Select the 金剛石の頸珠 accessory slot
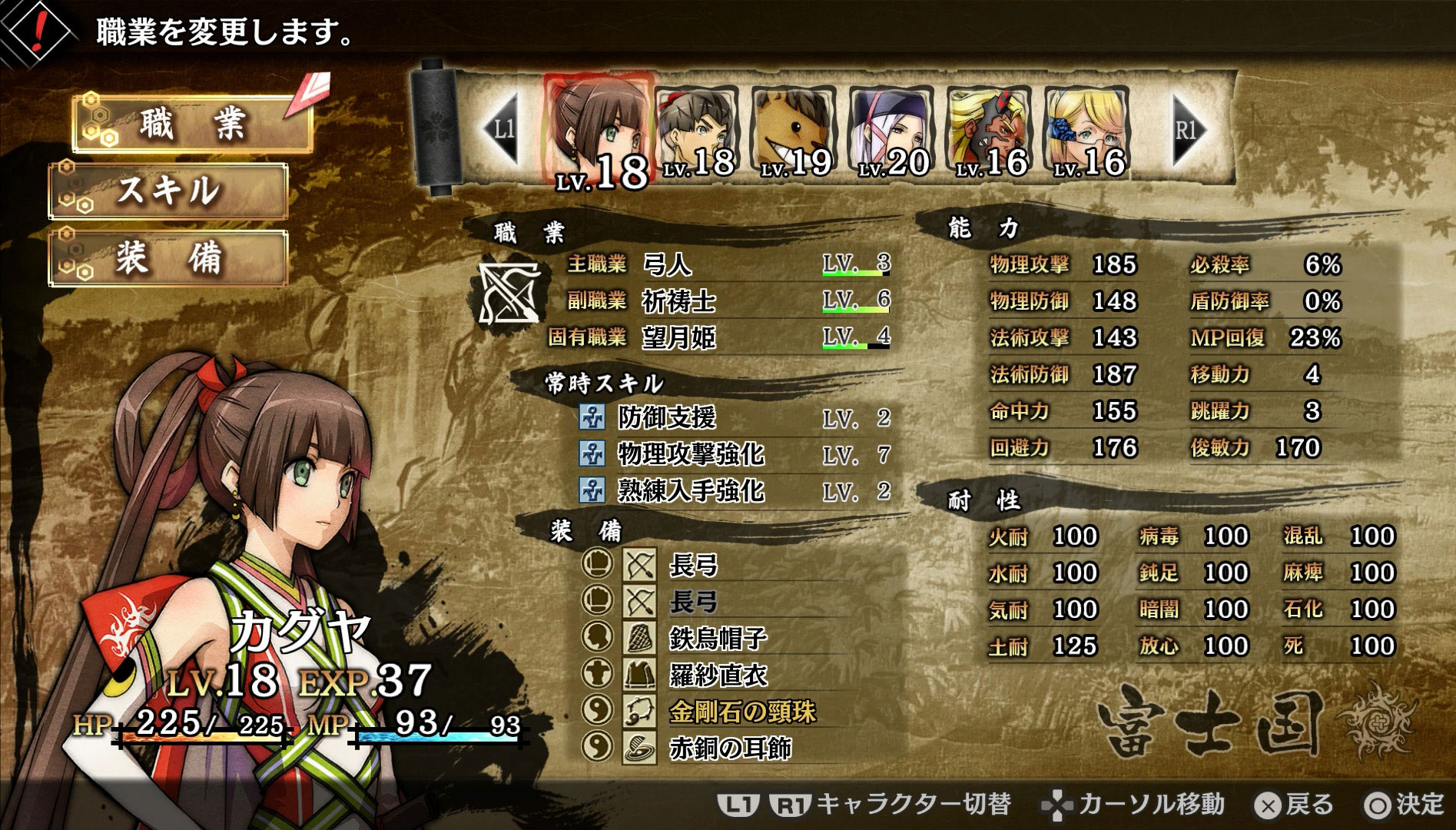 pos(741,712)
